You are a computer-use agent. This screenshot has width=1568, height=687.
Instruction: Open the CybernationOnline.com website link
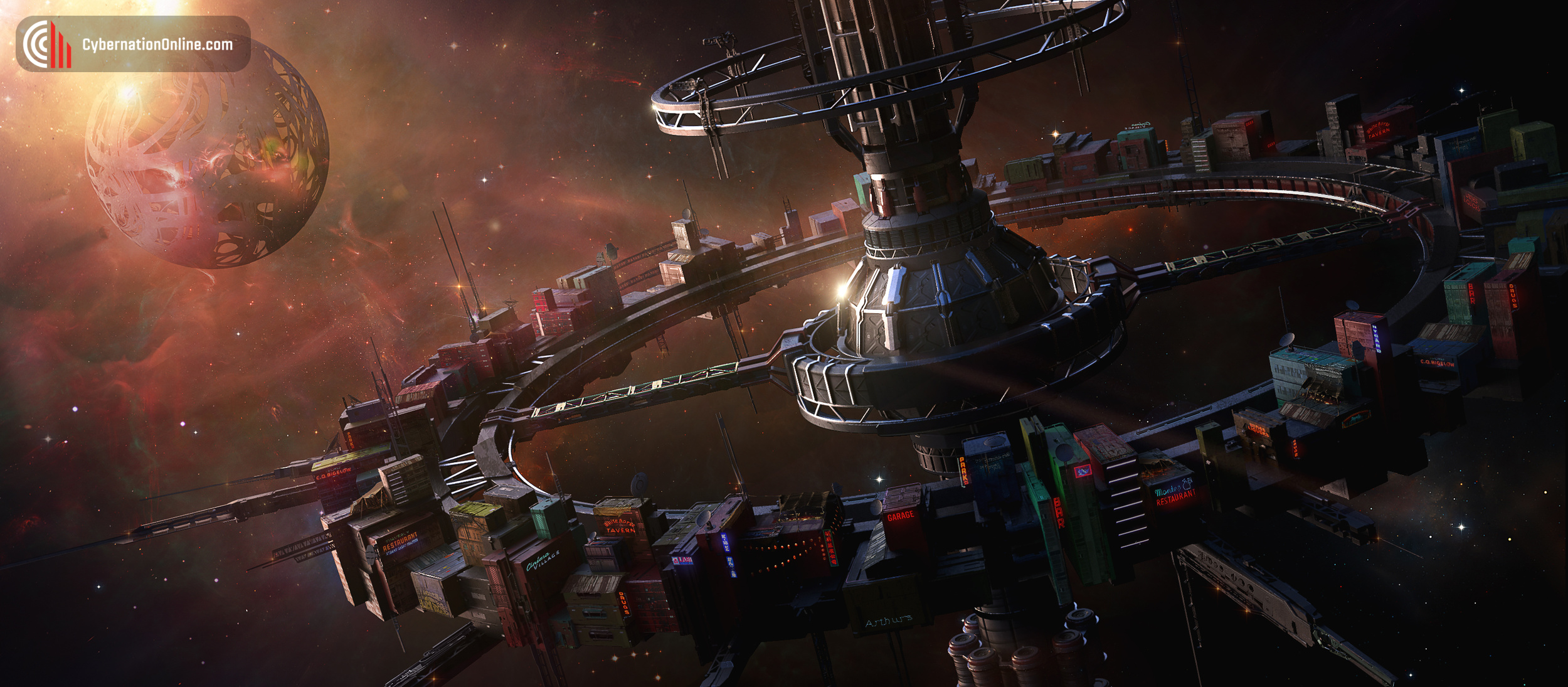click(157, 45)
